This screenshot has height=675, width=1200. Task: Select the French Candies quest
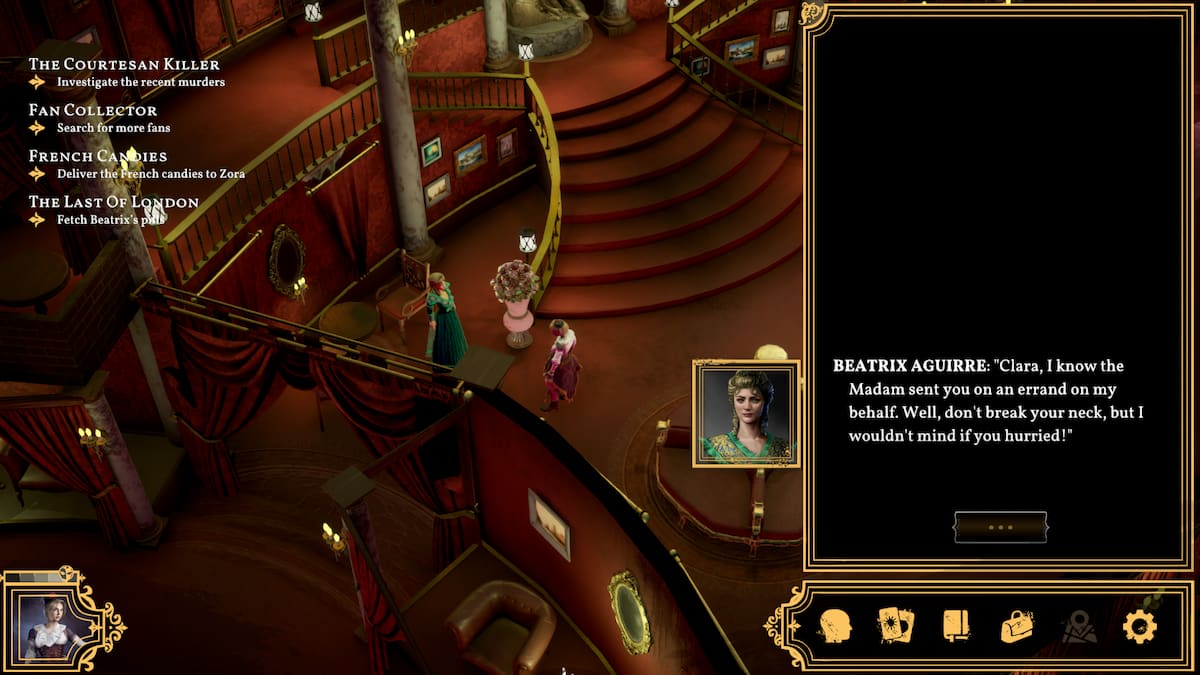pyautogui.click(x=98, y=156)
